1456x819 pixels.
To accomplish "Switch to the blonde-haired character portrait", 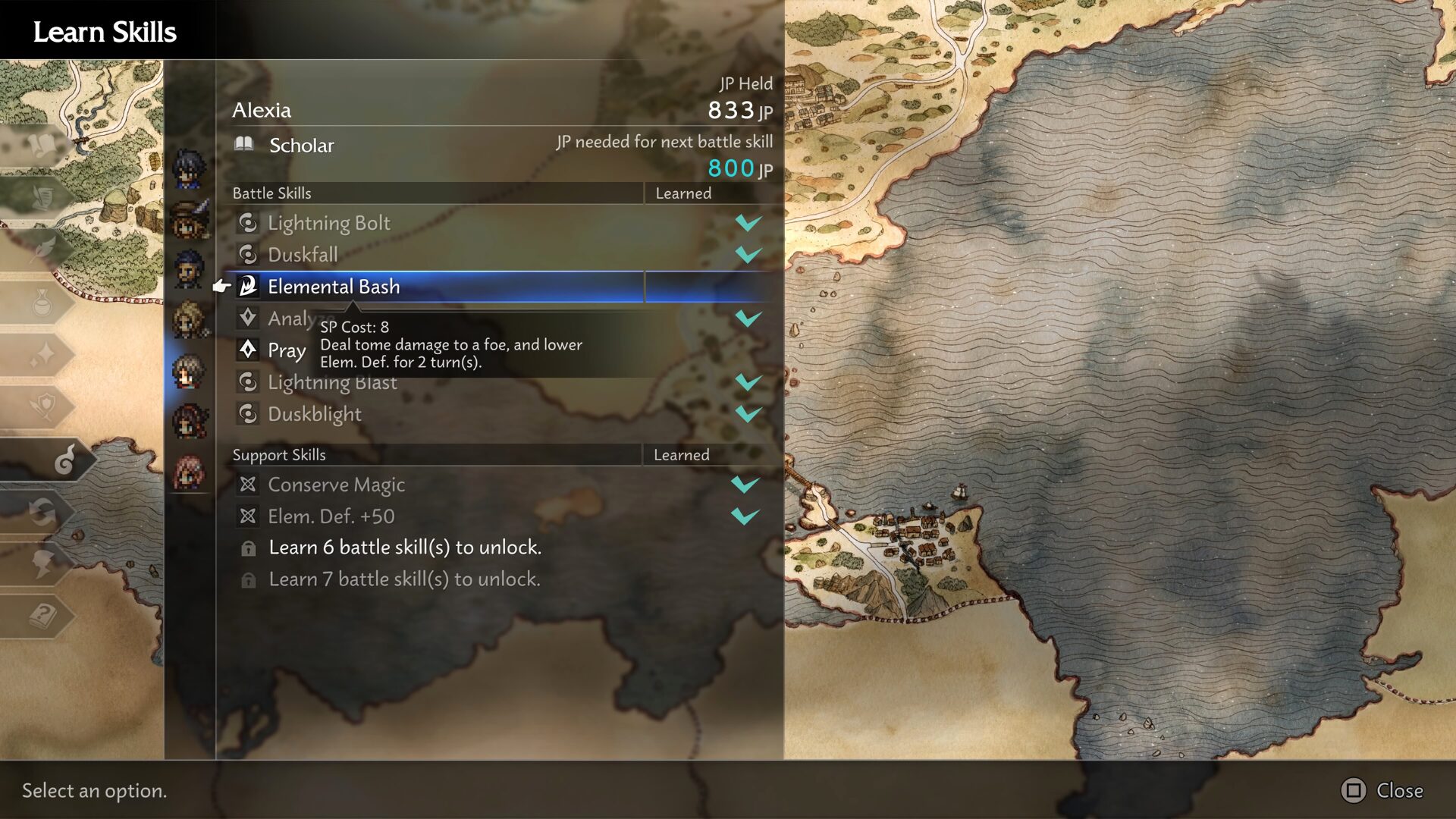I will (188, 320).
